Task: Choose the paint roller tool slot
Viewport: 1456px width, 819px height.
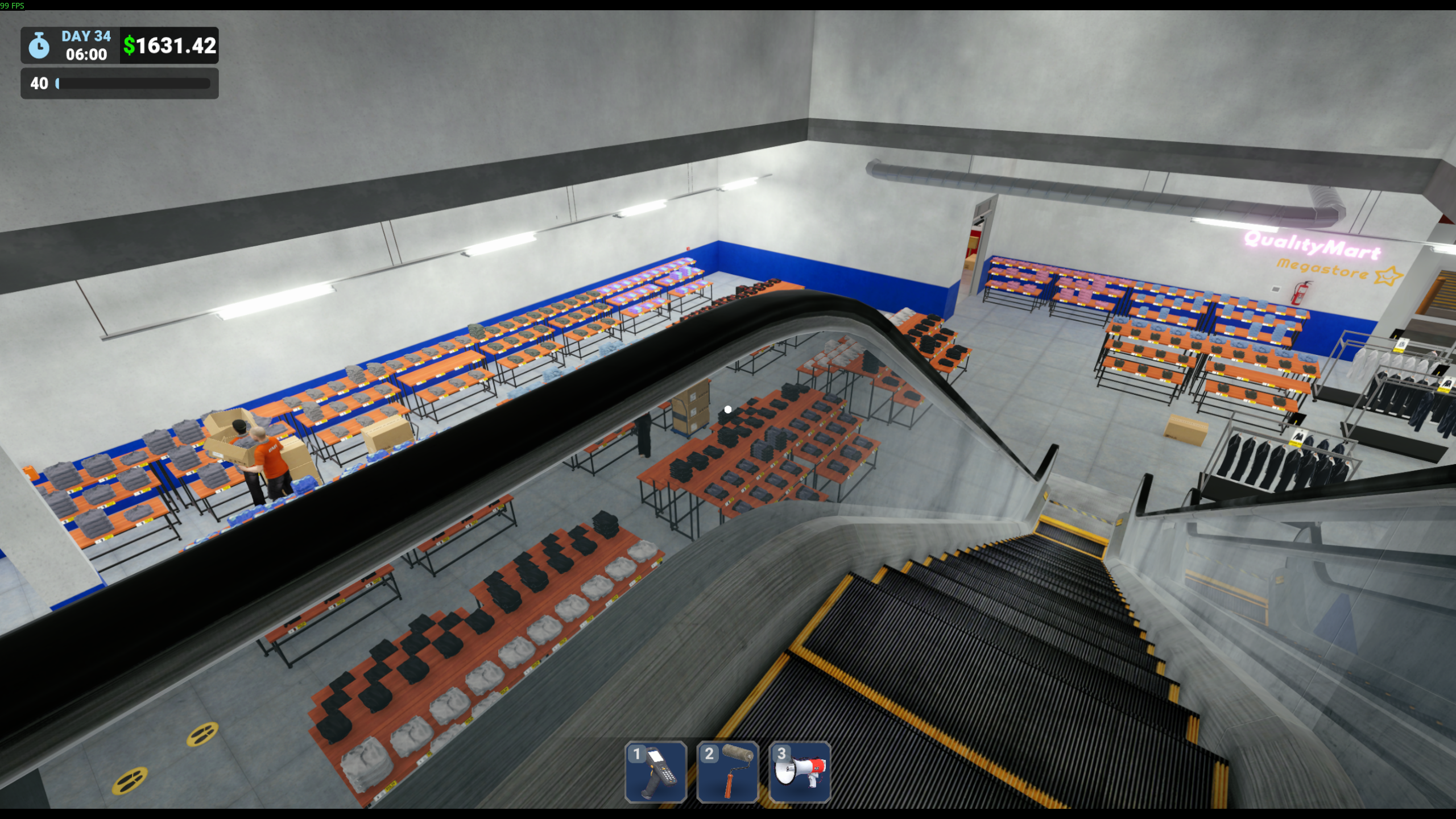Action: pos(727,772)
